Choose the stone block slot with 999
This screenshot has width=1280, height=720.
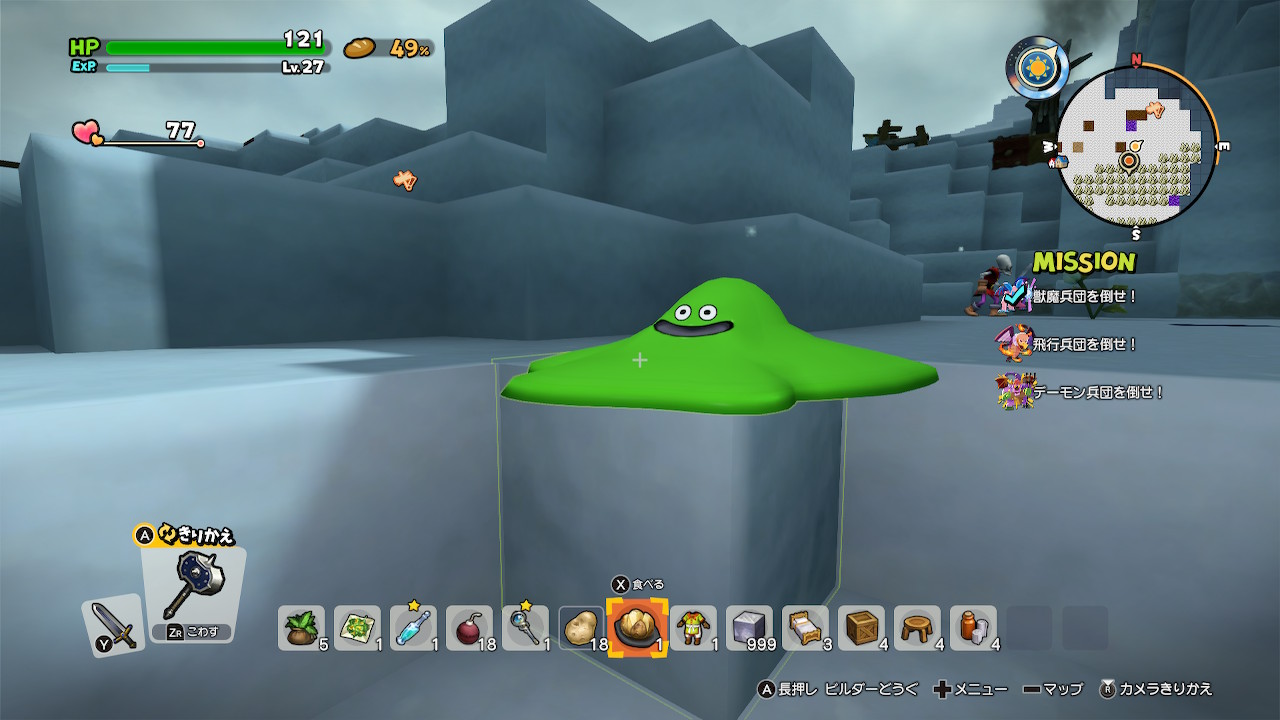pos(749,628)
